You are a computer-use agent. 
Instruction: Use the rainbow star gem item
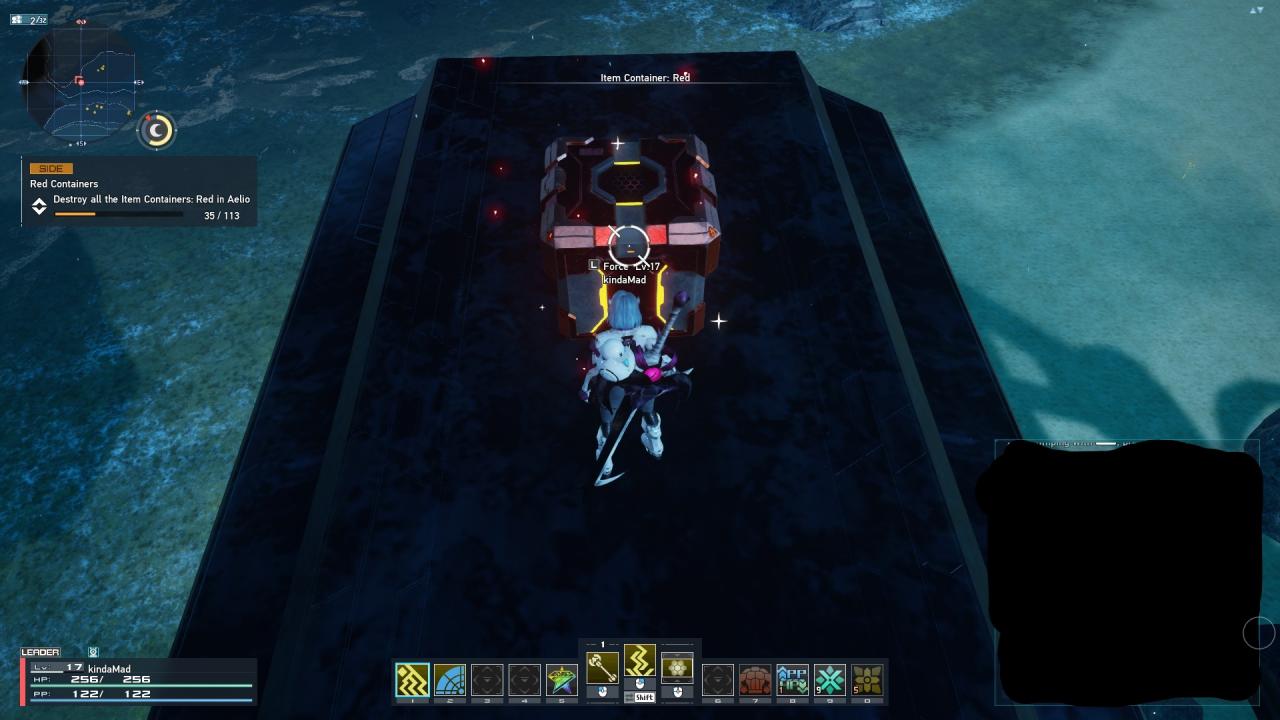click(x=561, y=680)
